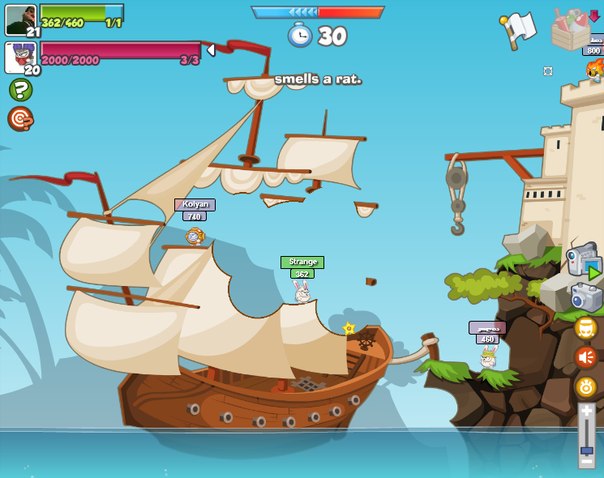
Task: Click the small fullscreen square icon
Action: click(547, 71)
